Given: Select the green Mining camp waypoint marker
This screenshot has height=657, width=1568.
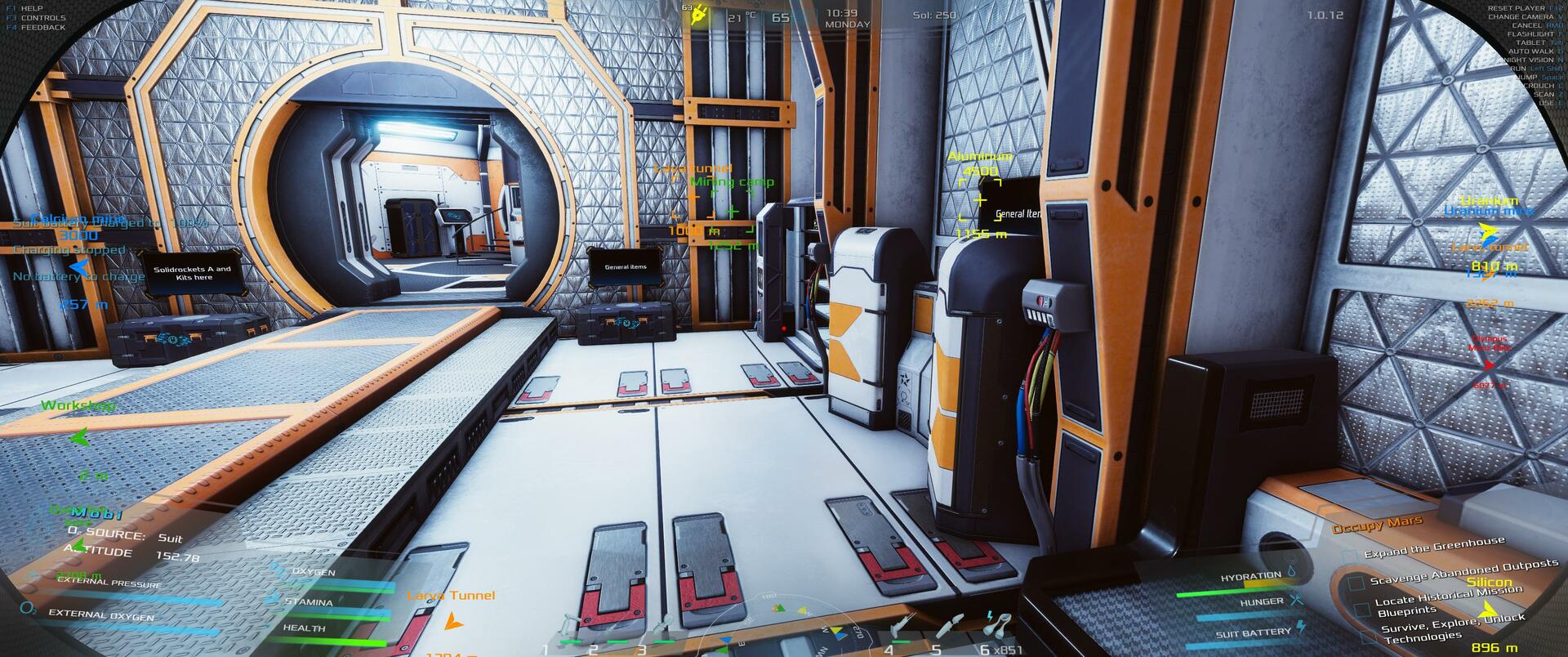Looking at the screenshot, I should tap(732, 212).
